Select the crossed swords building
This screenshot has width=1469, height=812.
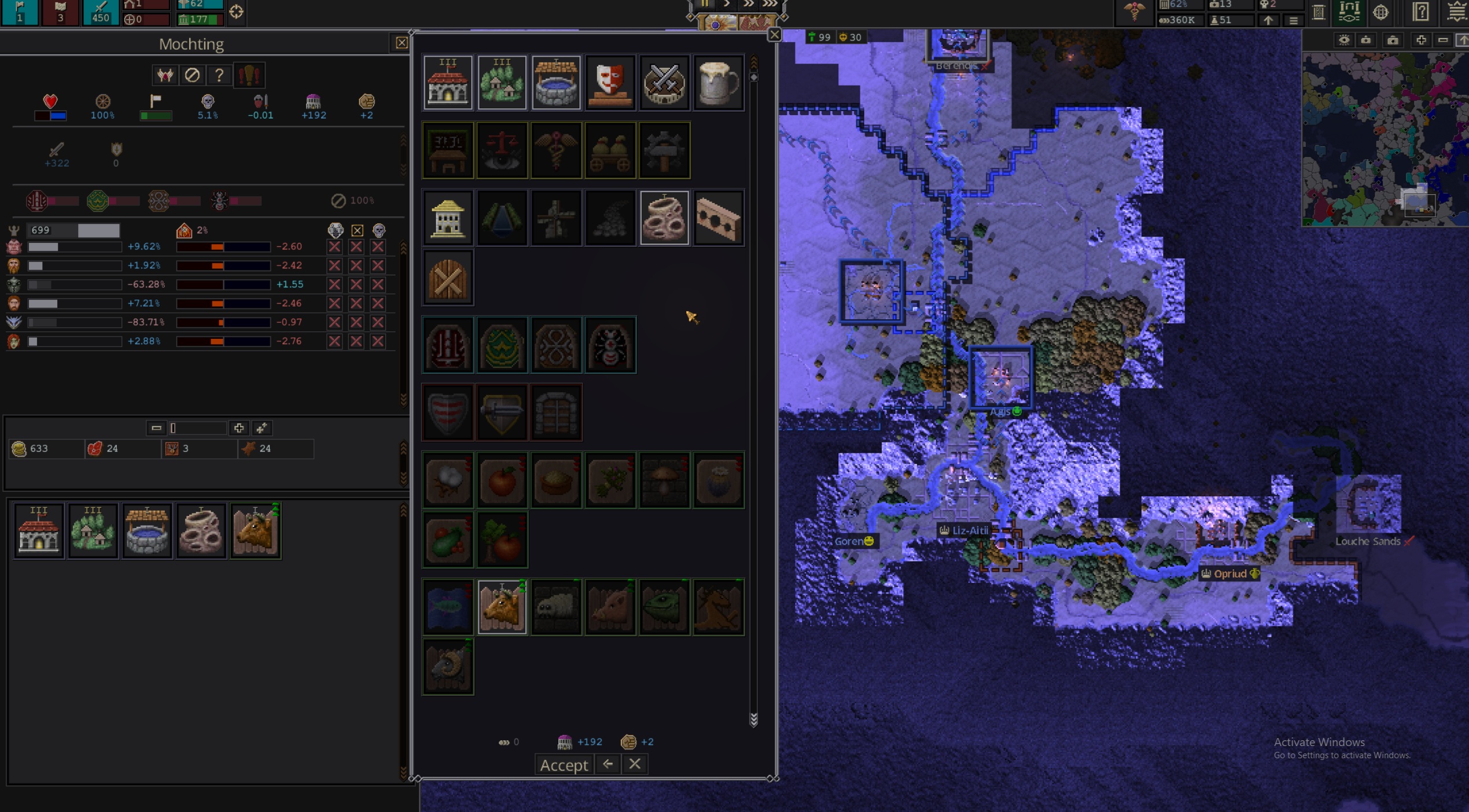pos(664,83)
